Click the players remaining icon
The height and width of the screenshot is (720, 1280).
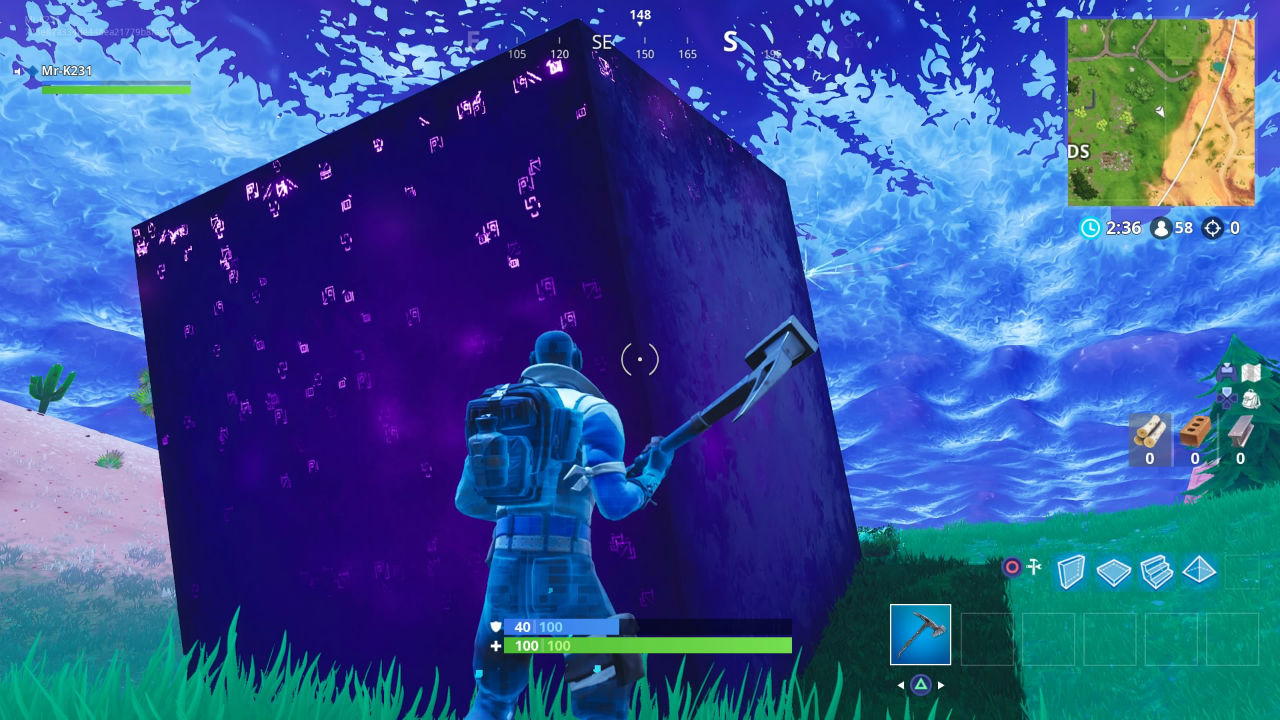coord(1160,228)
